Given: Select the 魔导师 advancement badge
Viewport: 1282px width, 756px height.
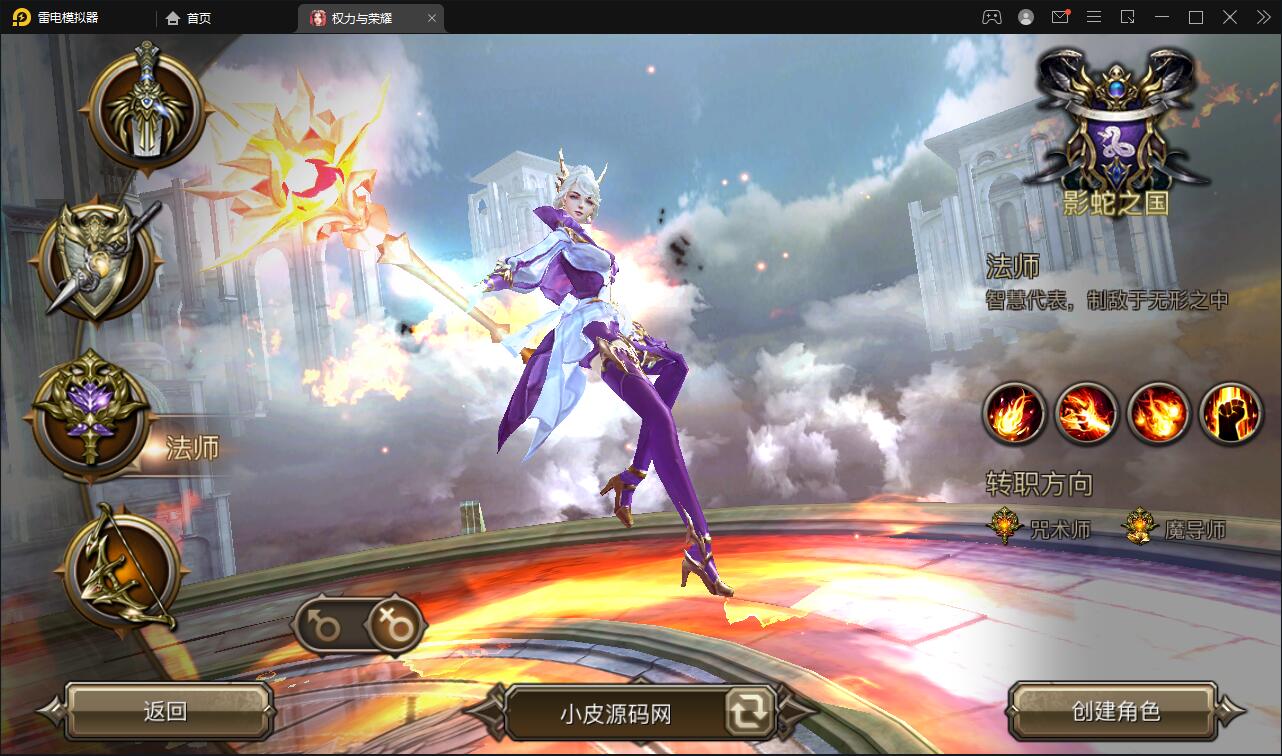Looking at the screenshot, I should tap(1138, 525).
